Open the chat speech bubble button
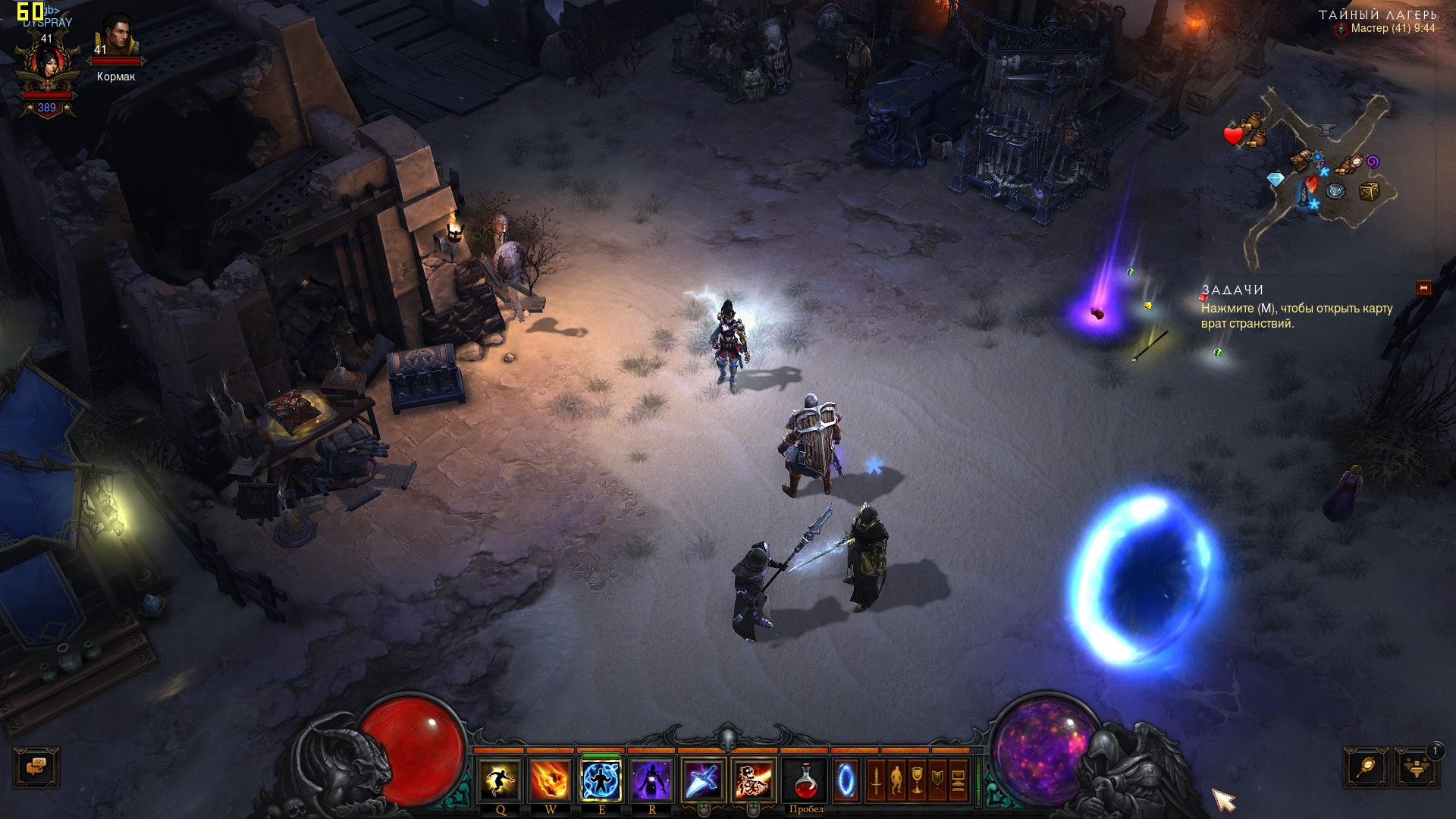Screen dimensions: 1456x819 (x=36, y=767)
